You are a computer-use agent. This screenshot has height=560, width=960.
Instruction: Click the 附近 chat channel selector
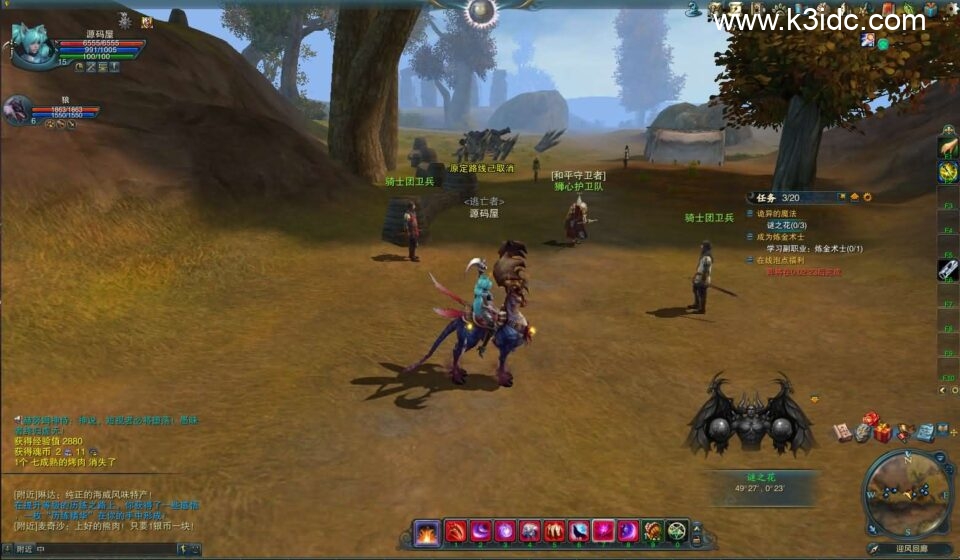[x=24, y=549]
